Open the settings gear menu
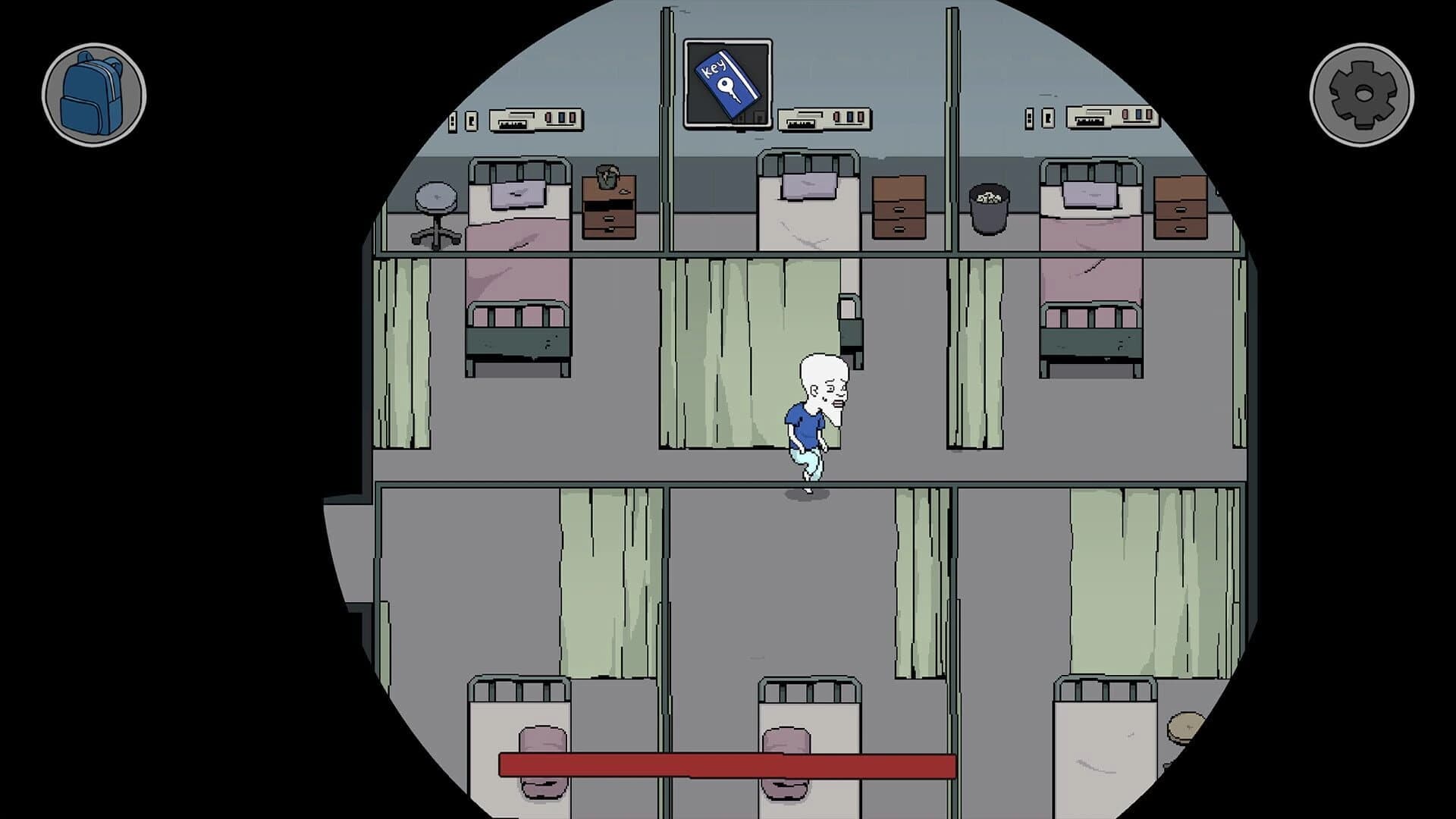This screenshot has height=819, width=1456. pyautogui.click(x=1361, y=93)
